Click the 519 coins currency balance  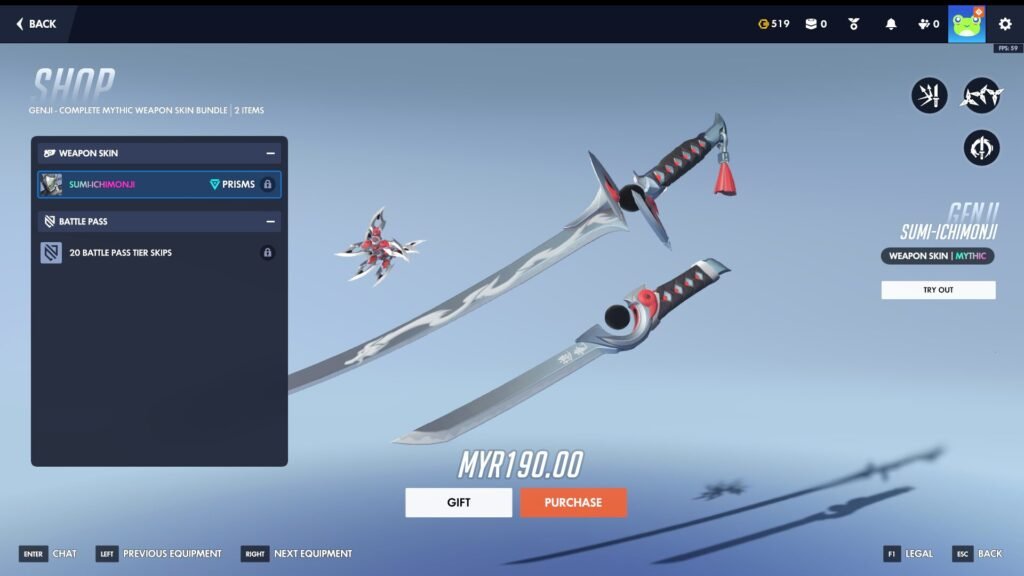(x=774, y=24)
